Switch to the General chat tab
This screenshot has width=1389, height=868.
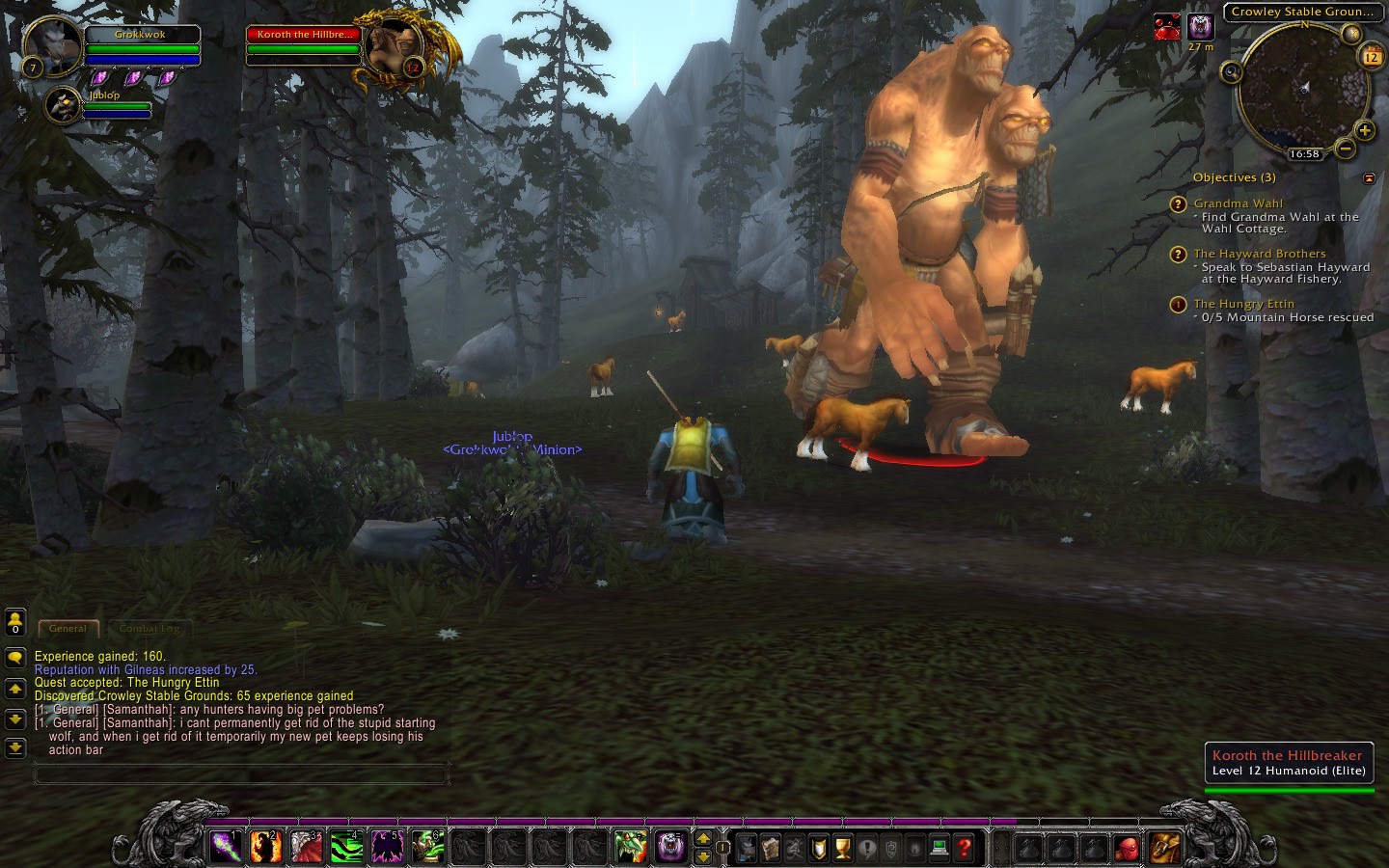click(68, 628)
